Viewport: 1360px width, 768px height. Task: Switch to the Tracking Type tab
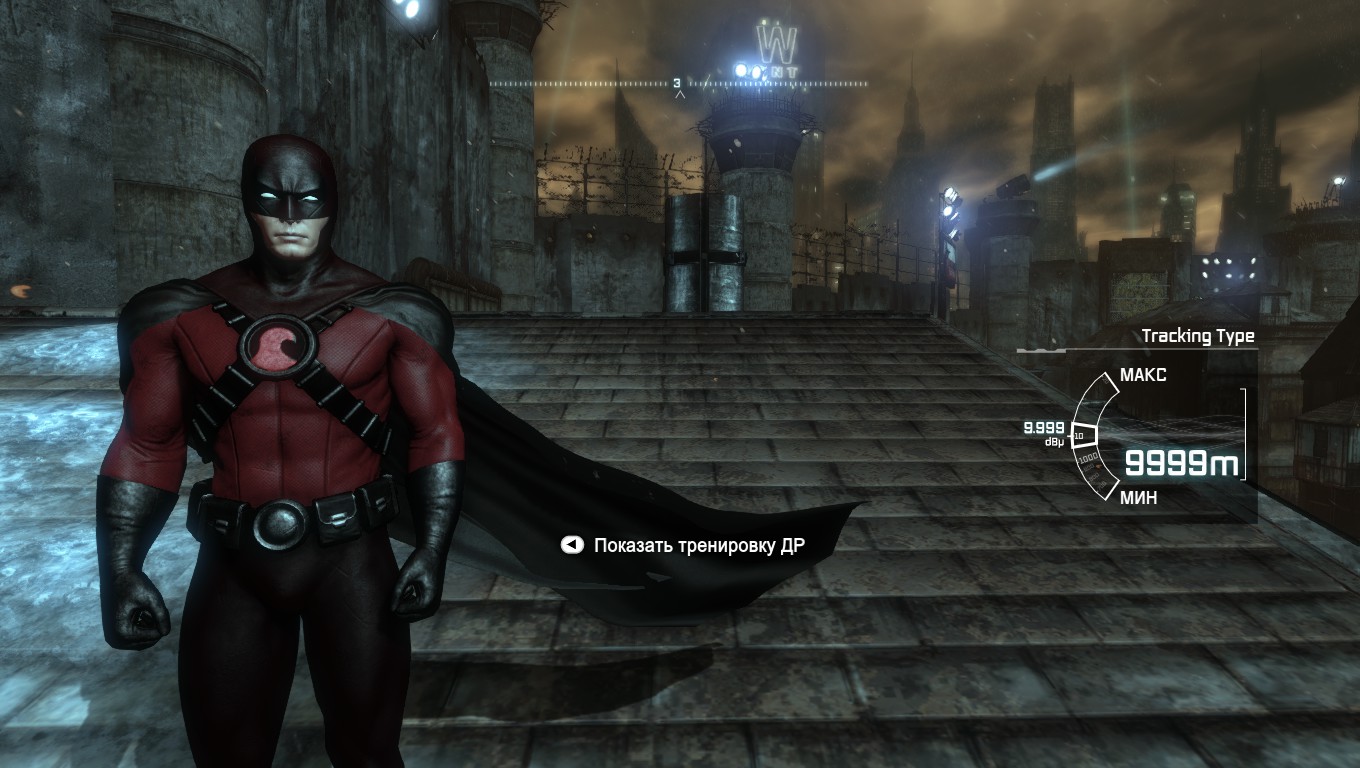pyautogui.click(x=1198, y=335)
